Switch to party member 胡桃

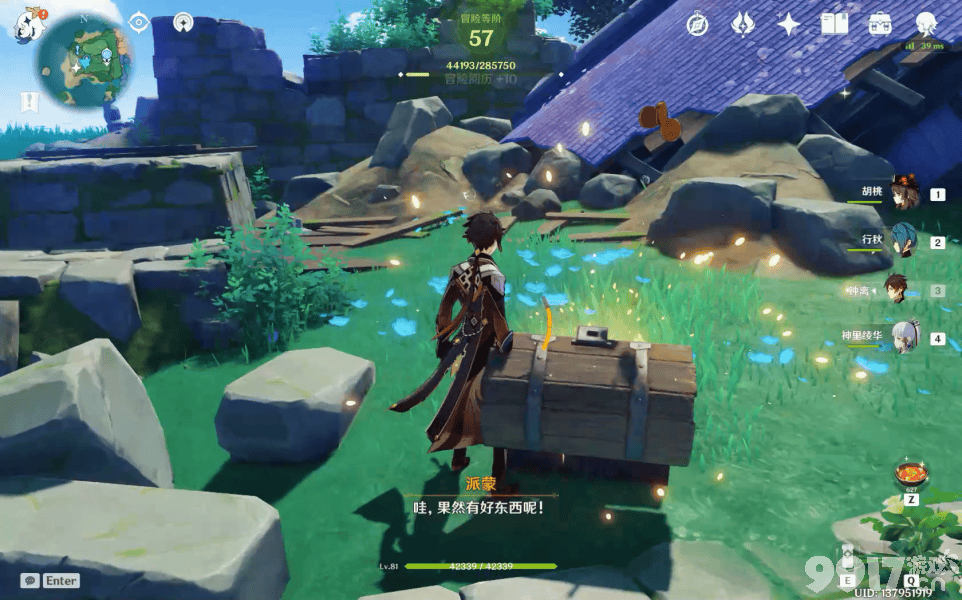pos(905,194)
